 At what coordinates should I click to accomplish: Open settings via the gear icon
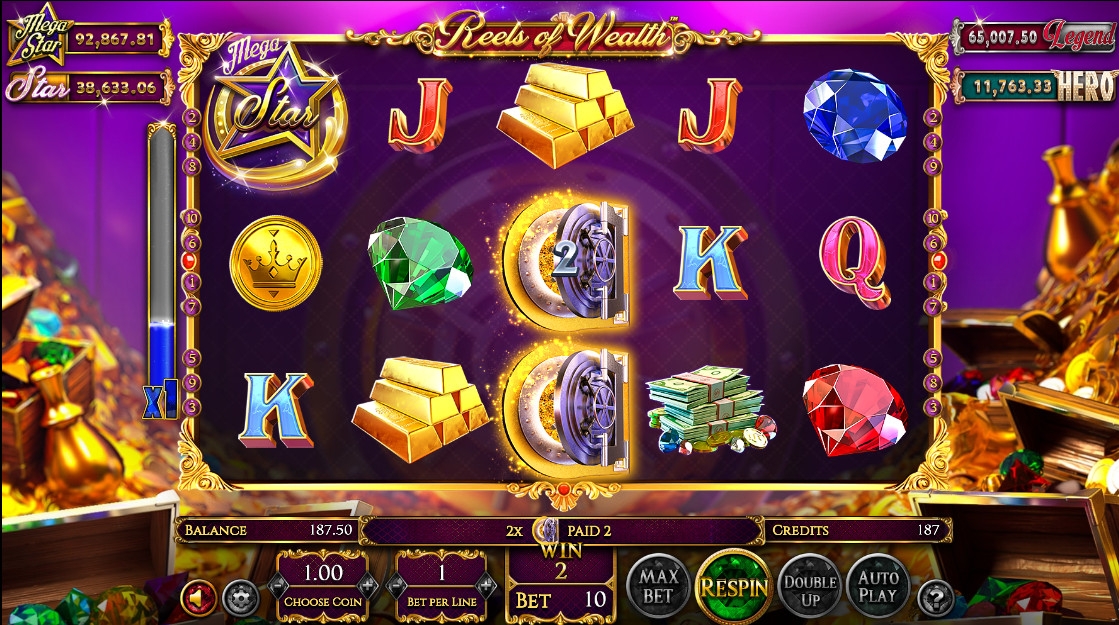[238, 598]
